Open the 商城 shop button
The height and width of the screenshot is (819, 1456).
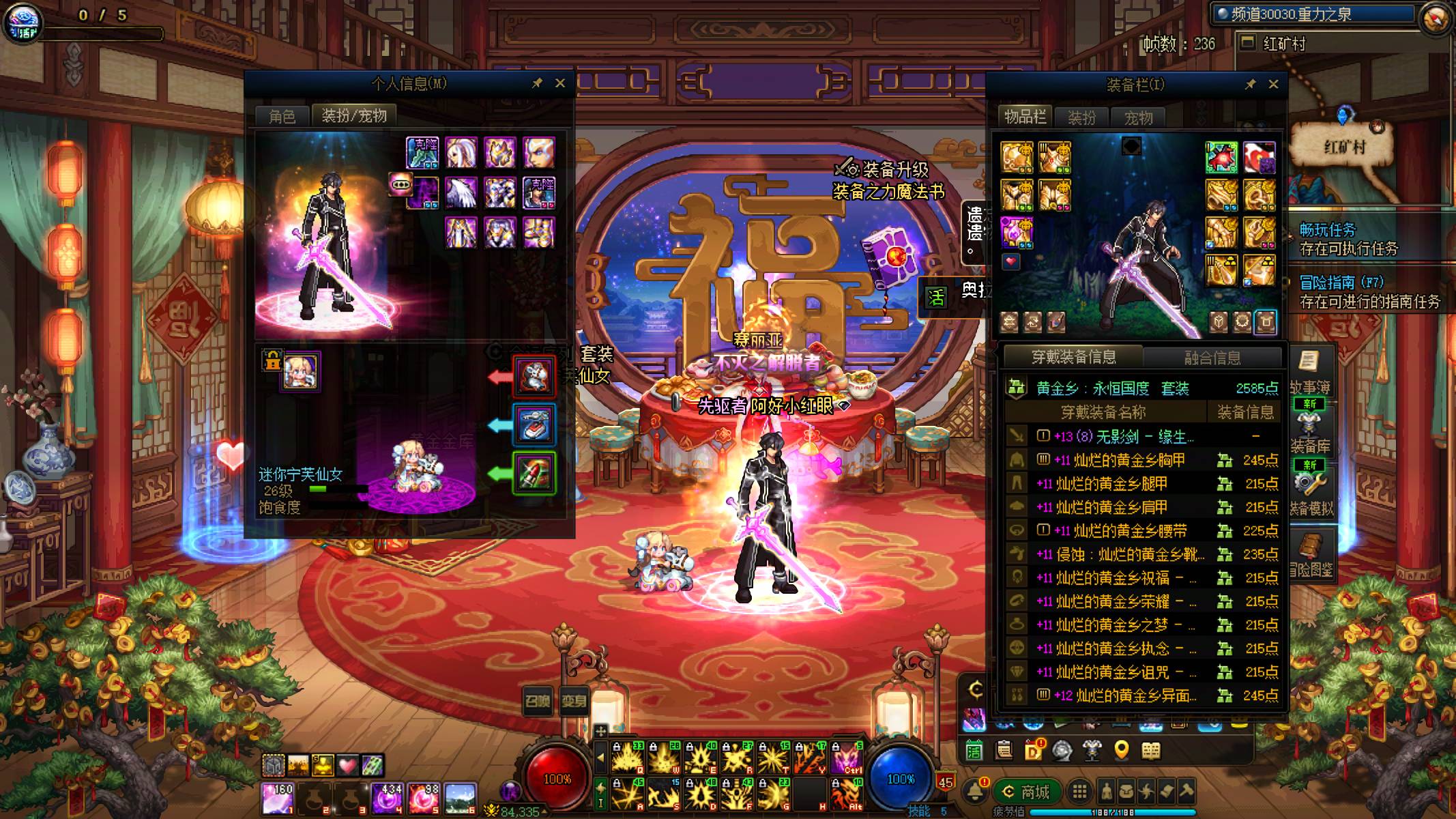[x=1027, y=792]
